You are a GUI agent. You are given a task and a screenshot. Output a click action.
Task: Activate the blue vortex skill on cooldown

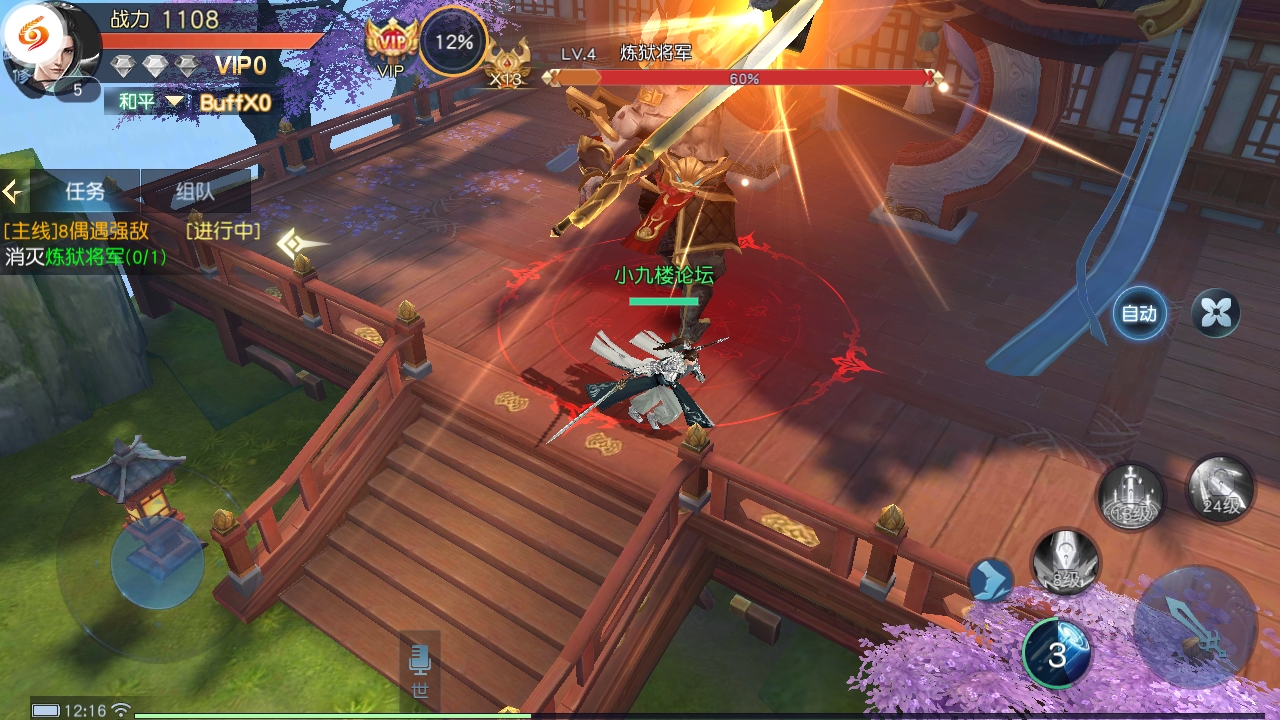[x=1056, y=654]
